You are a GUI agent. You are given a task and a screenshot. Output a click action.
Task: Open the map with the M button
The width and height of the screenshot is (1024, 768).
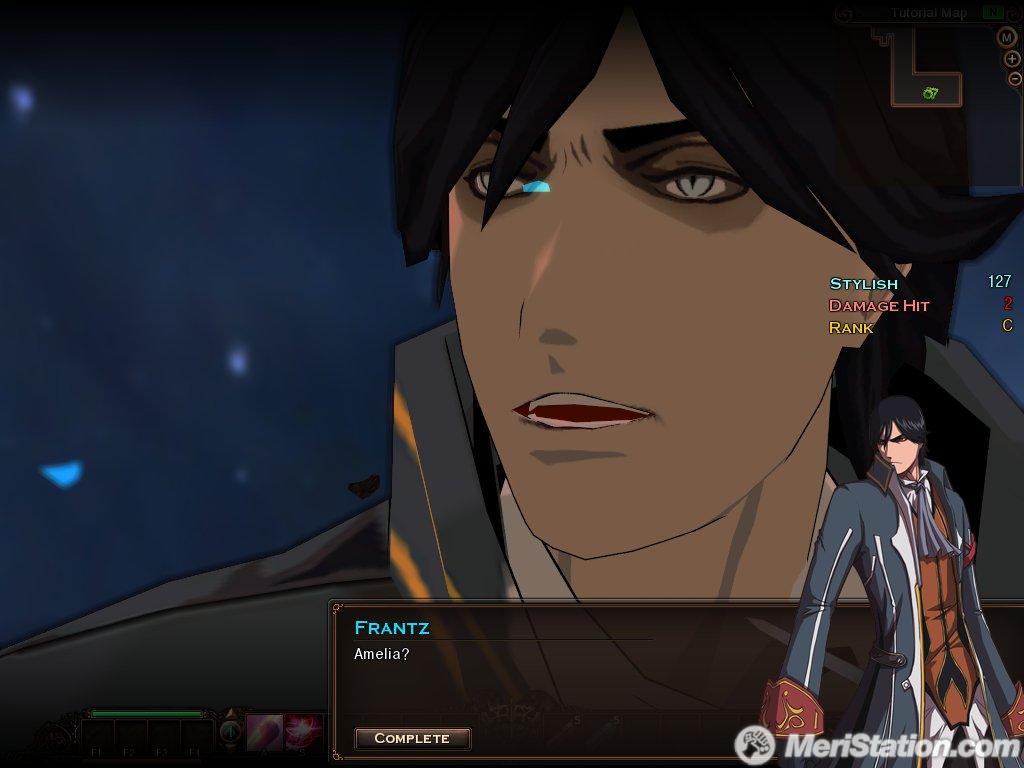pyautogui.click(x=1006, y=37)
